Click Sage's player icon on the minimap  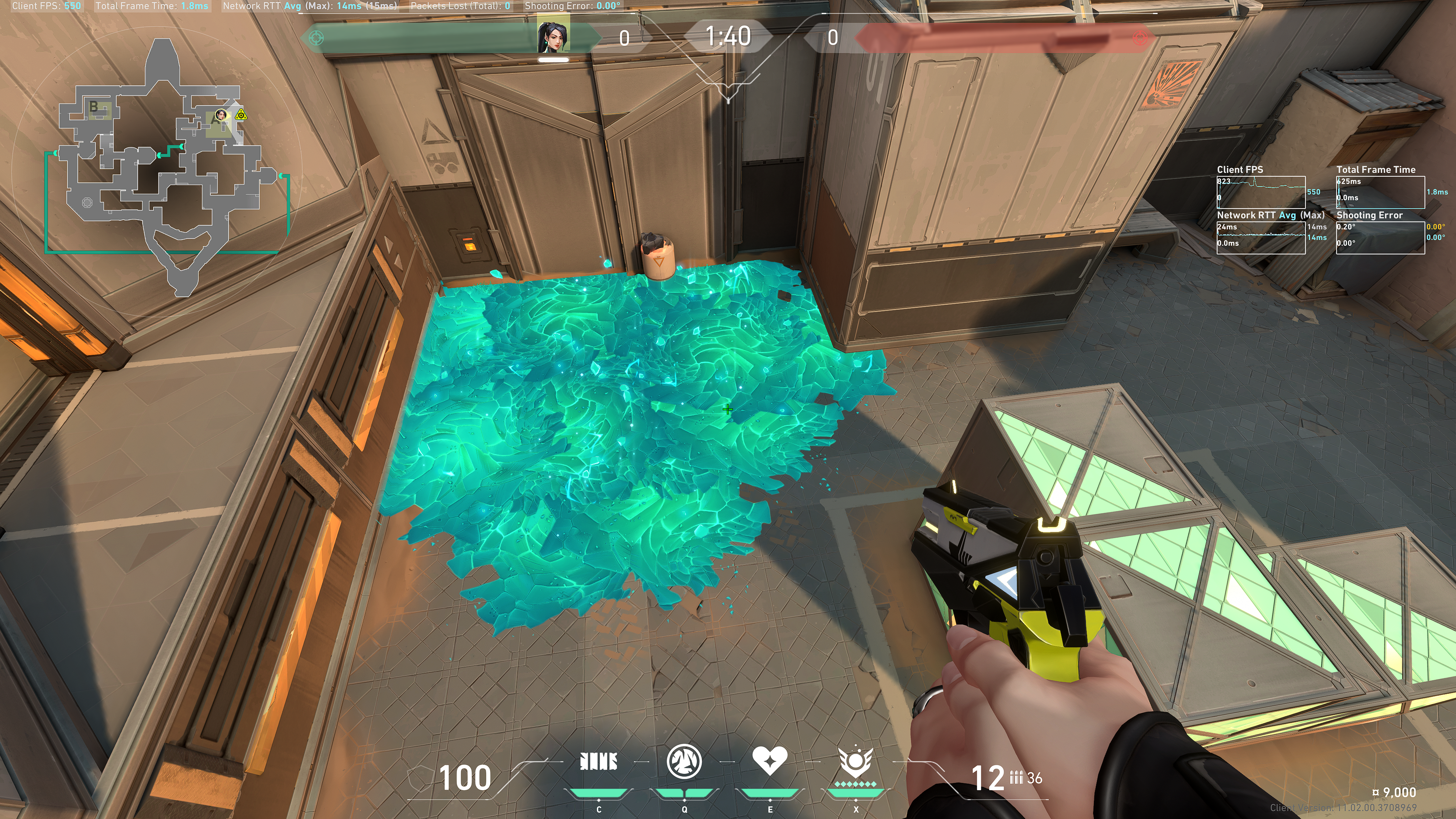[221, 116]
